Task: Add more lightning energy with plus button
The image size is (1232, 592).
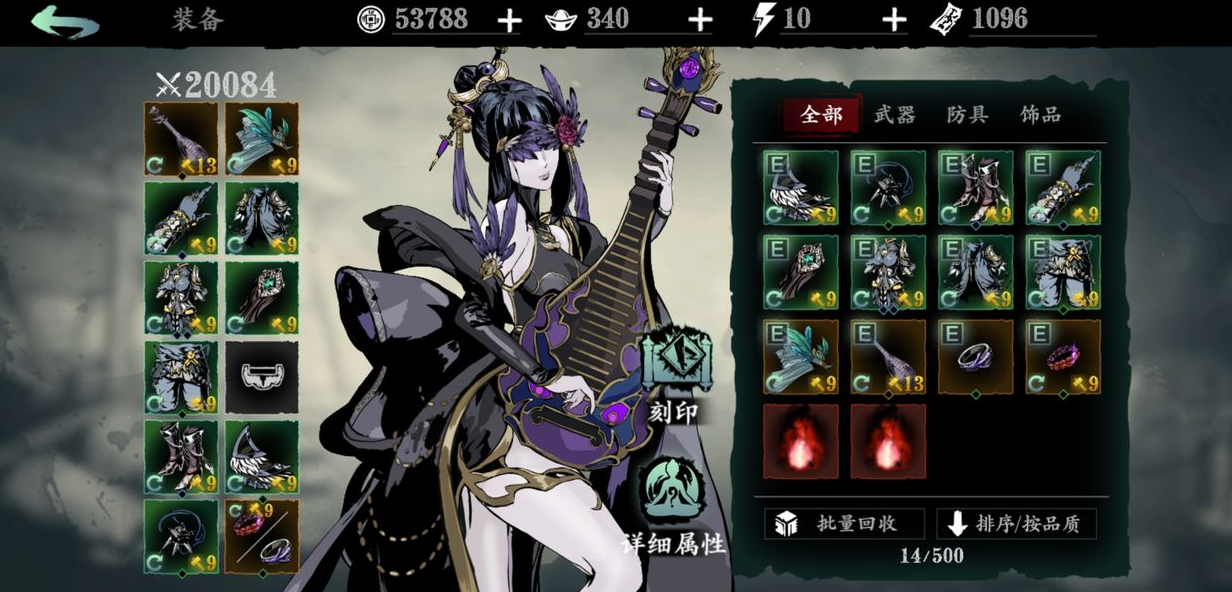Action: [x=894, y=21]
